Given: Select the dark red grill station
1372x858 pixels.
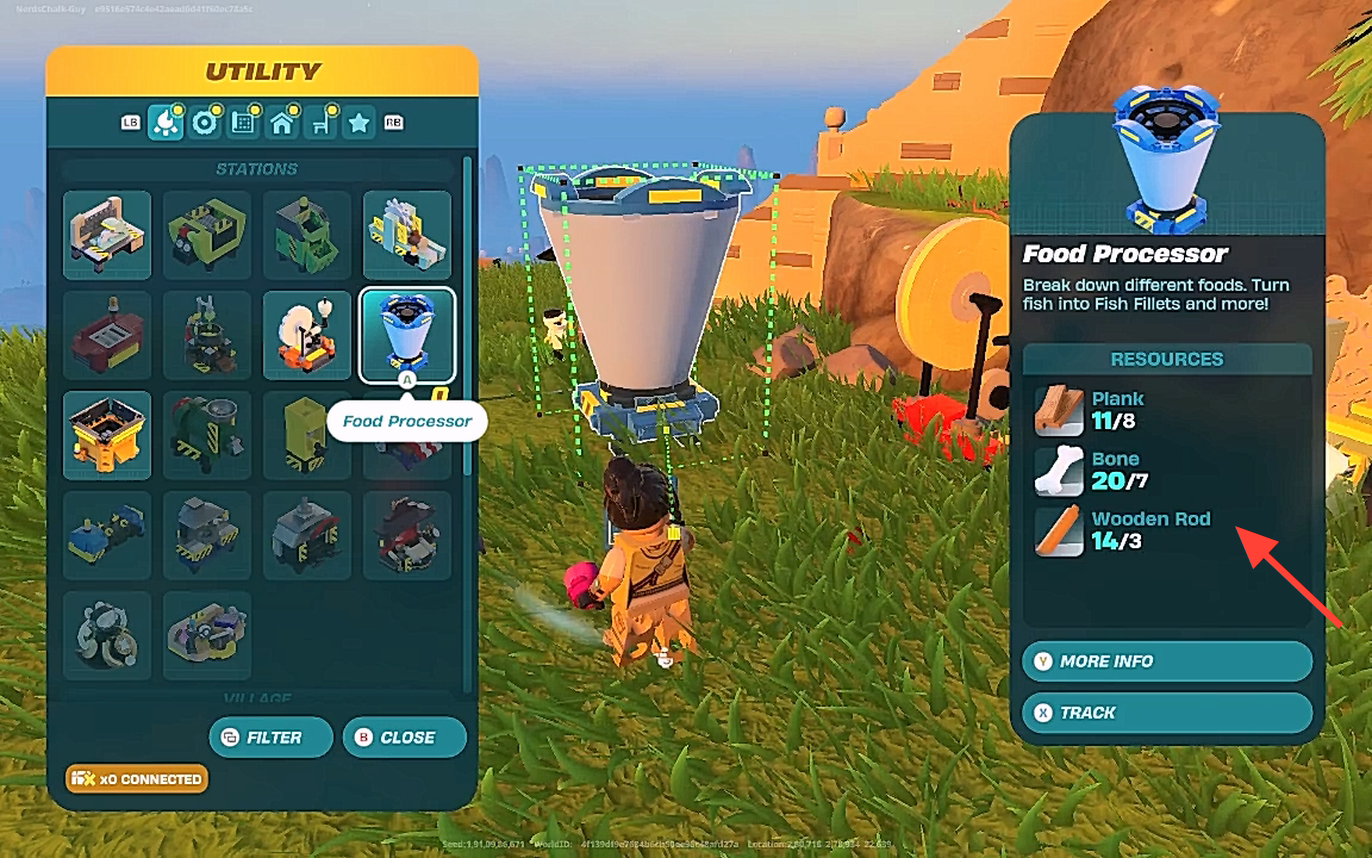Looking at the screenshot, I should point(107,335).
